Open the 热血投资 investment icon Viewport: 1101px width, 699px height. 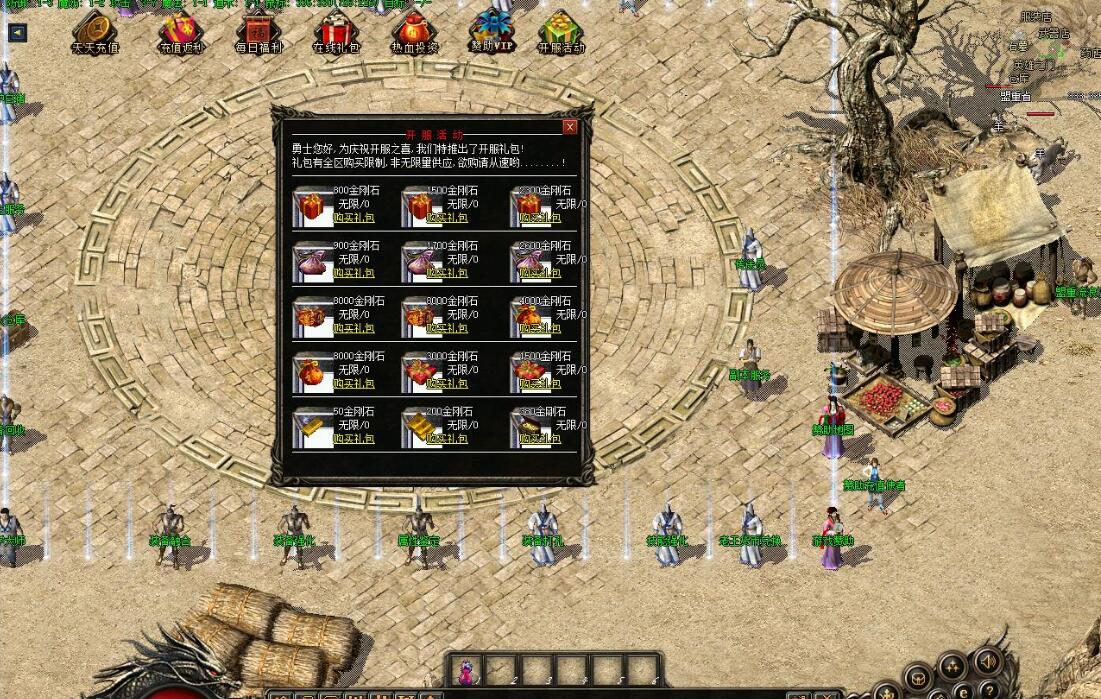(414, 30)
